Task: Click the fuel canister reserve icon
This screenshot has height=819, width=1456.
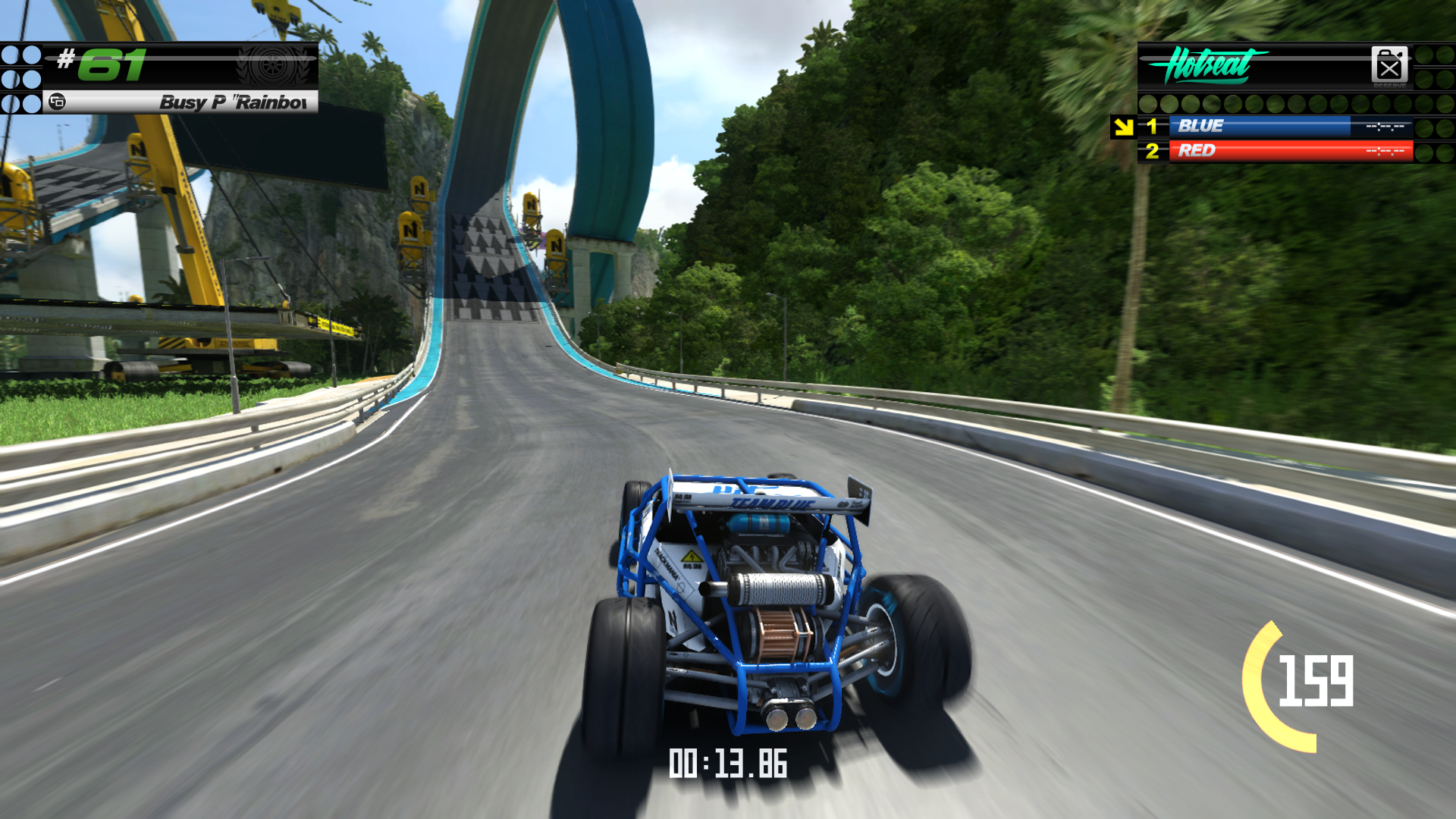Action: (1389, 65)
